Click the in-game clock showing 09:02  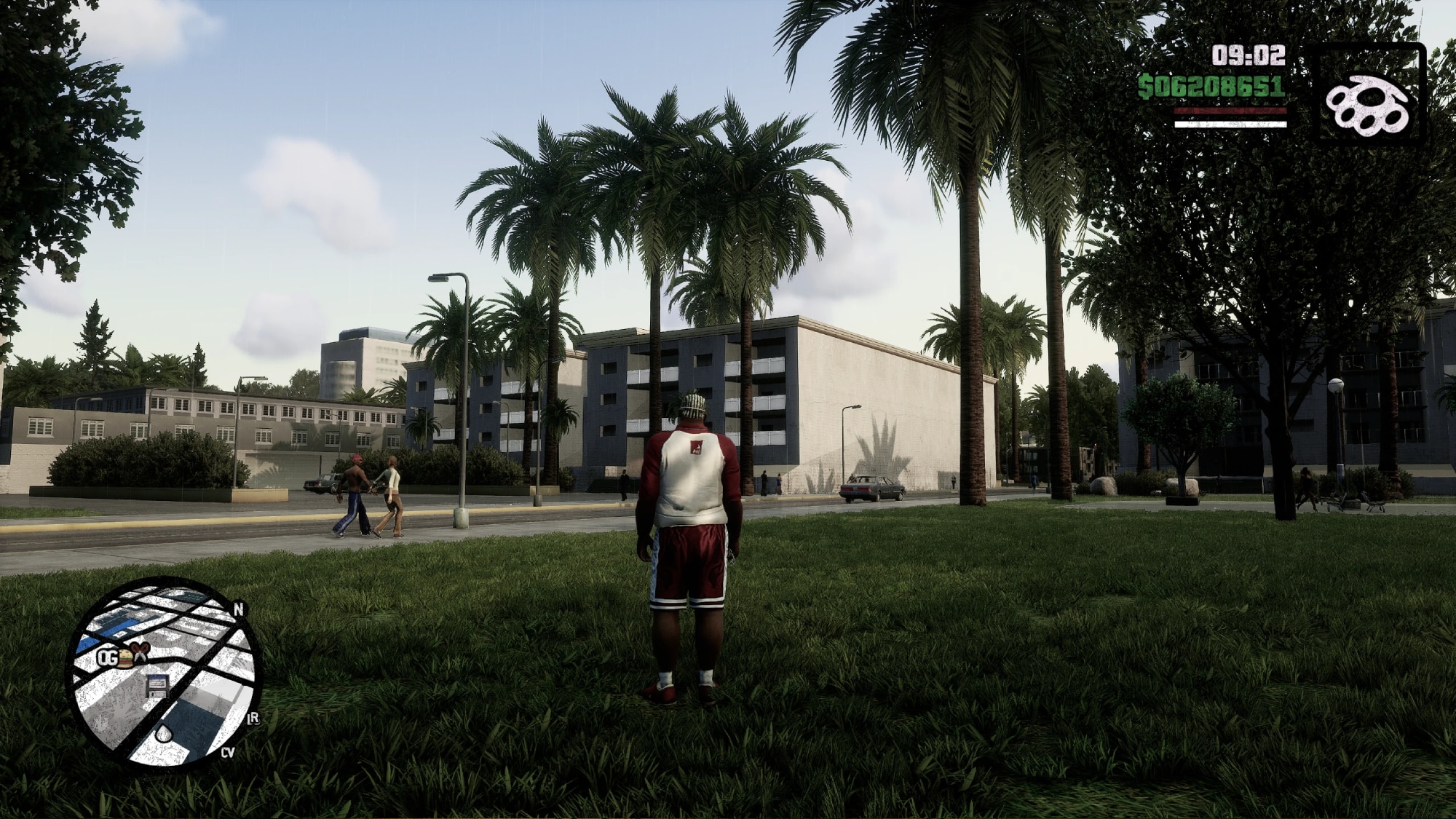pos(1248,55)
